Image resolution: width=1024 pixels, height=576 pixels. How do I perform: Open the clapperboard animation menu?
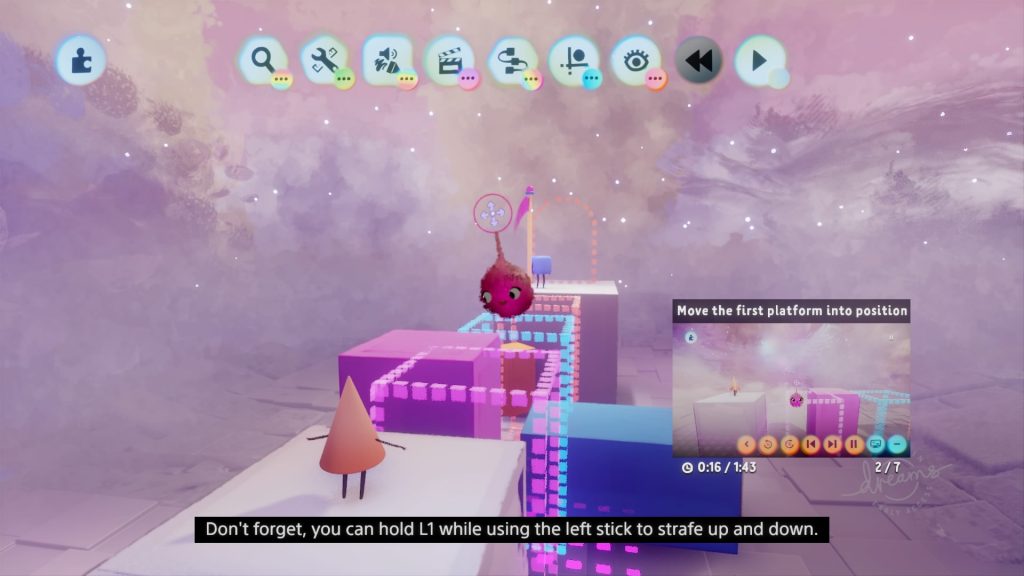(448, 60)
